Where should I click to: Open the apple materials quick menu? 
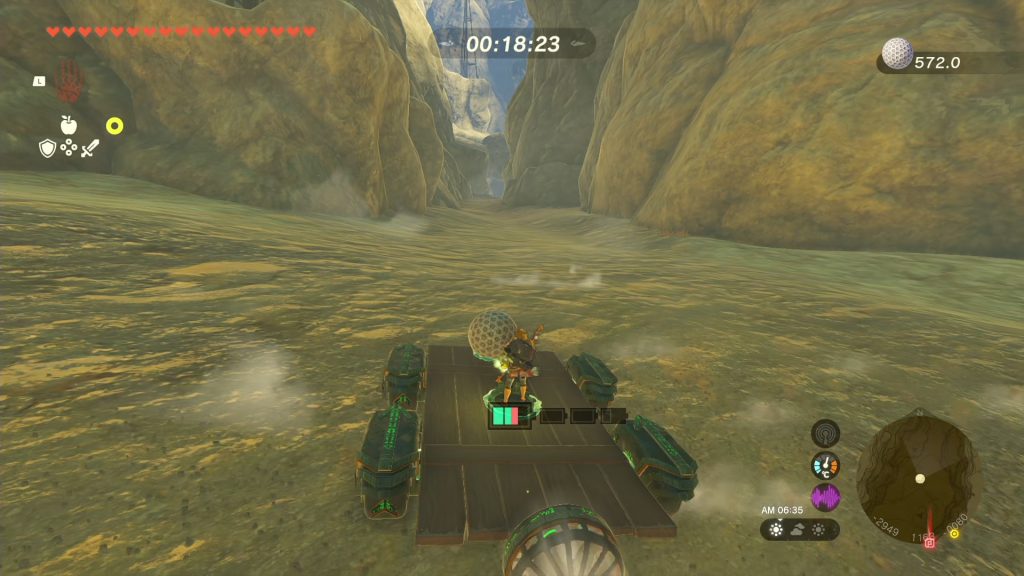click(68, 125)
